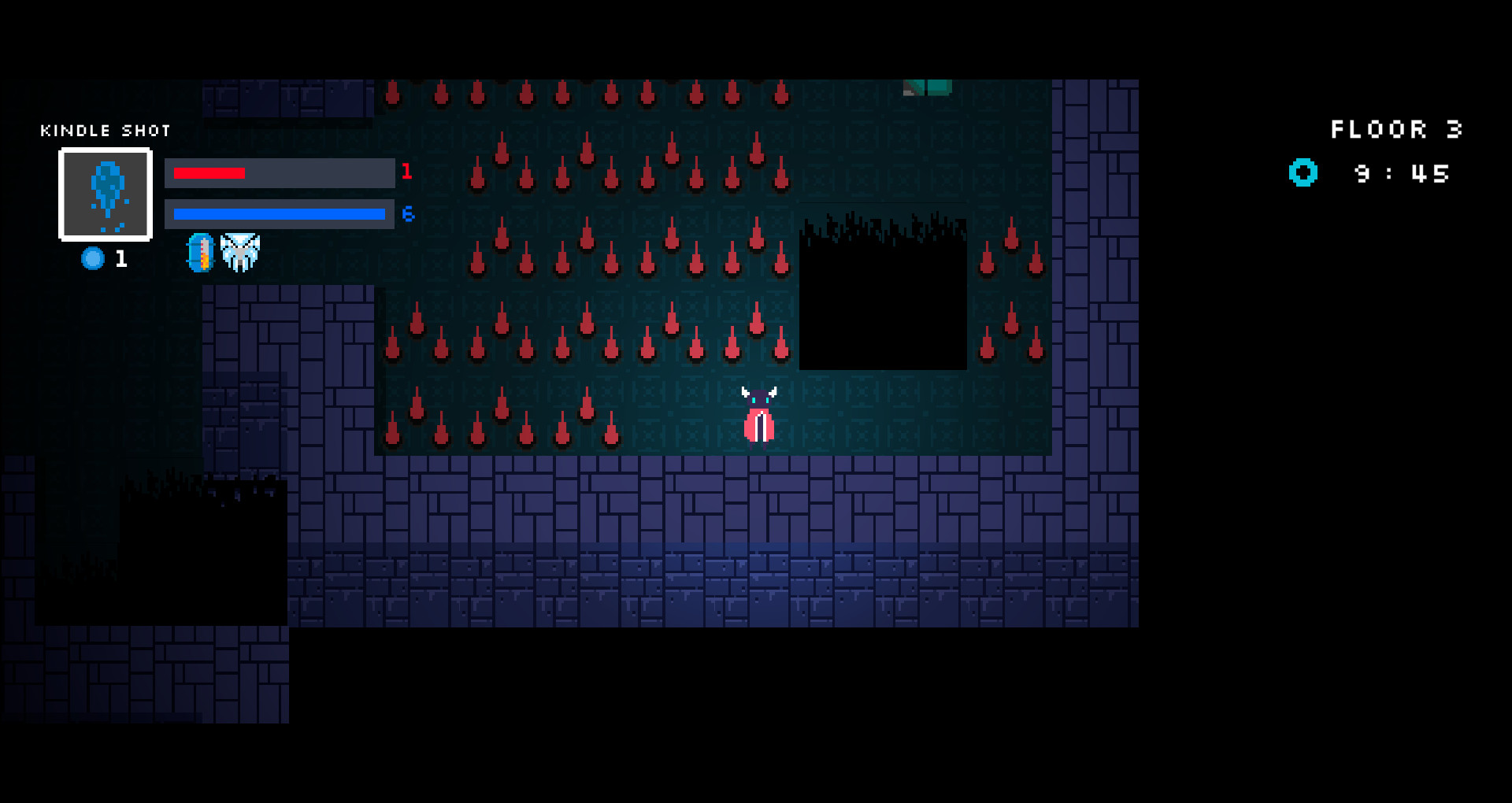Click the green item in the top room
1512x803 pixels.
pyautogui.click(x=928, y=87)
